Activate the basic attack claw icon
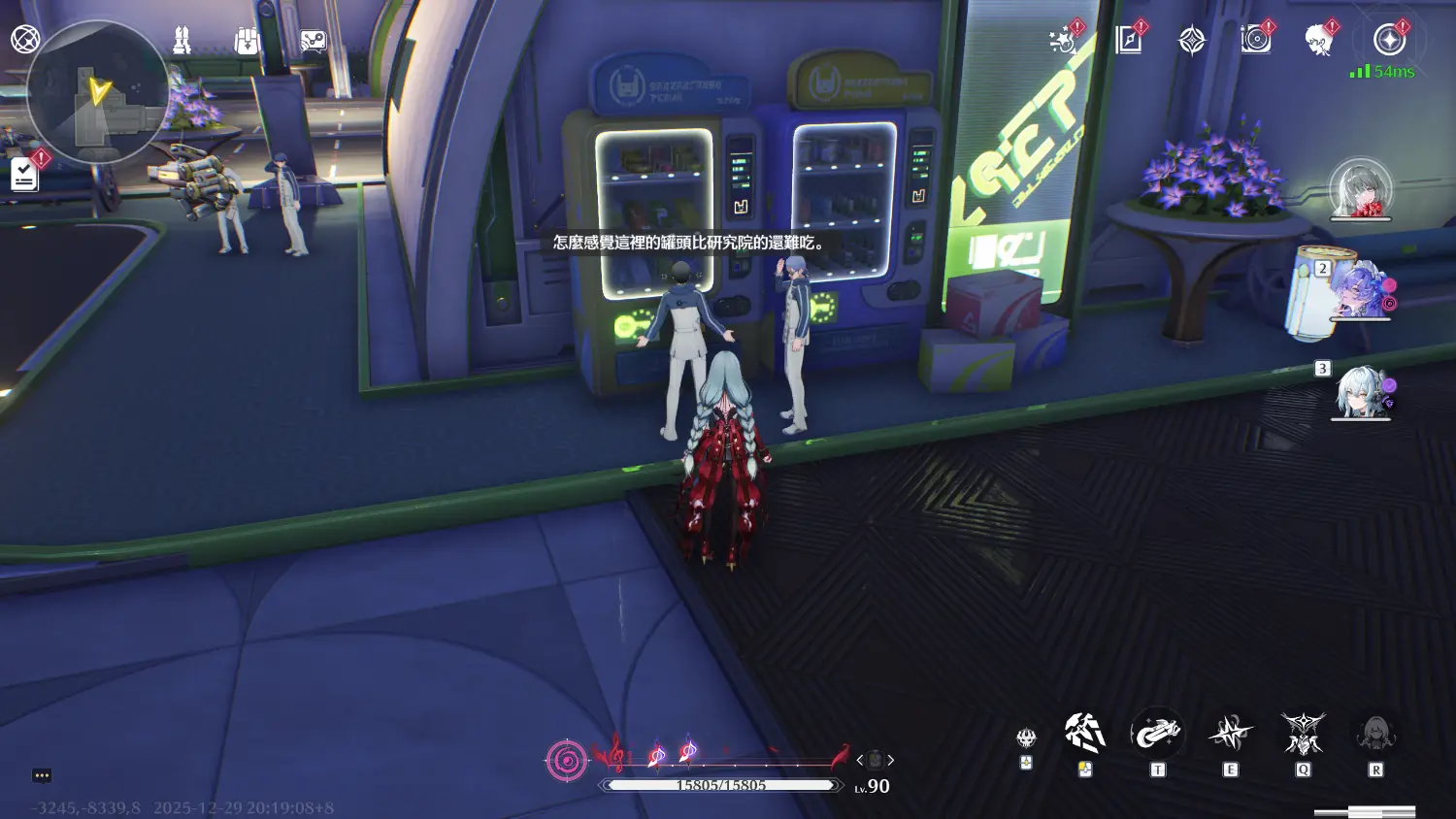The height and width of the screenshot is (819, 1456). (x=1085, y=735)
